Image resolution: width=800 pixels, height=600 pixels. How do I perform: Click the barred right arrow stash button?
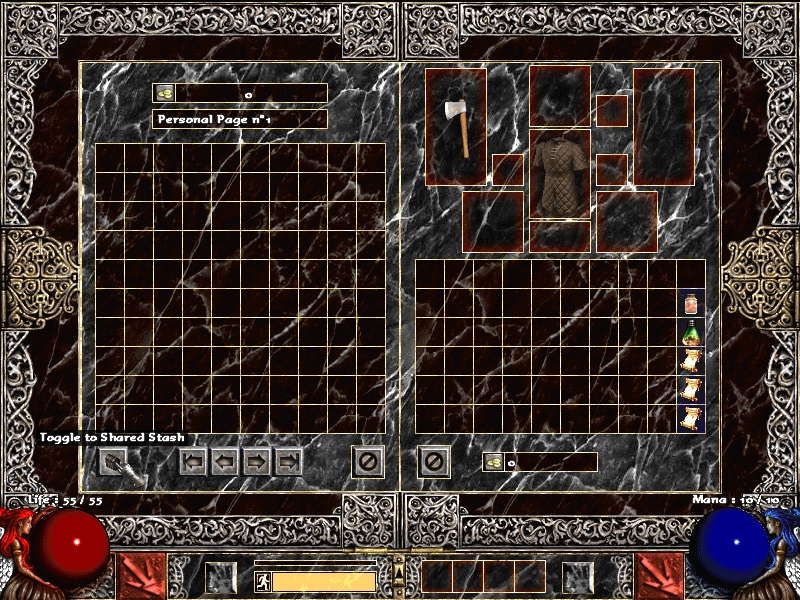pyautogui.click(x=289, y=462)
